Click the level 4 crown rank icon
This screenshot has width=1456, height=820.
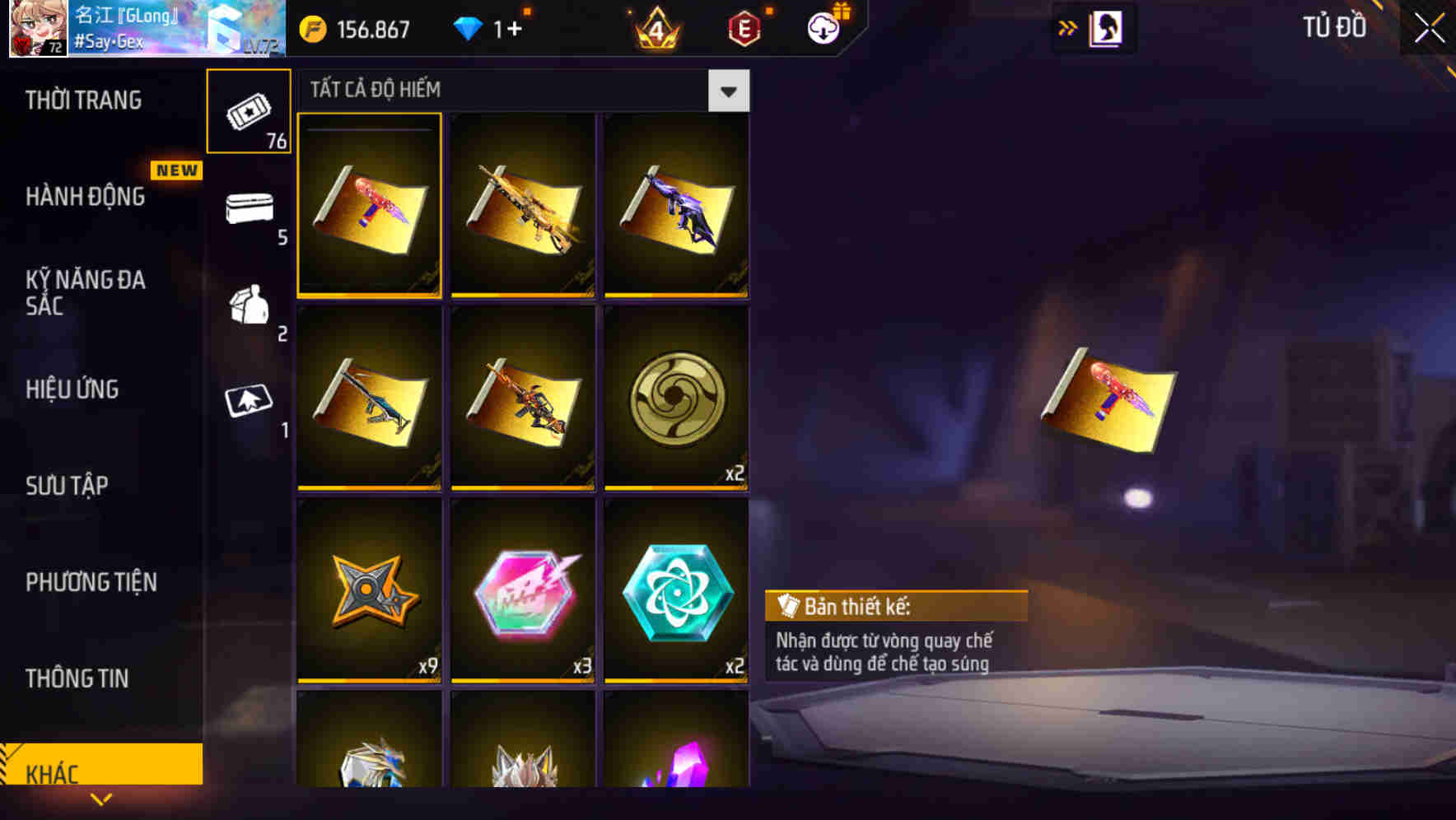click(x=657, y=28)
